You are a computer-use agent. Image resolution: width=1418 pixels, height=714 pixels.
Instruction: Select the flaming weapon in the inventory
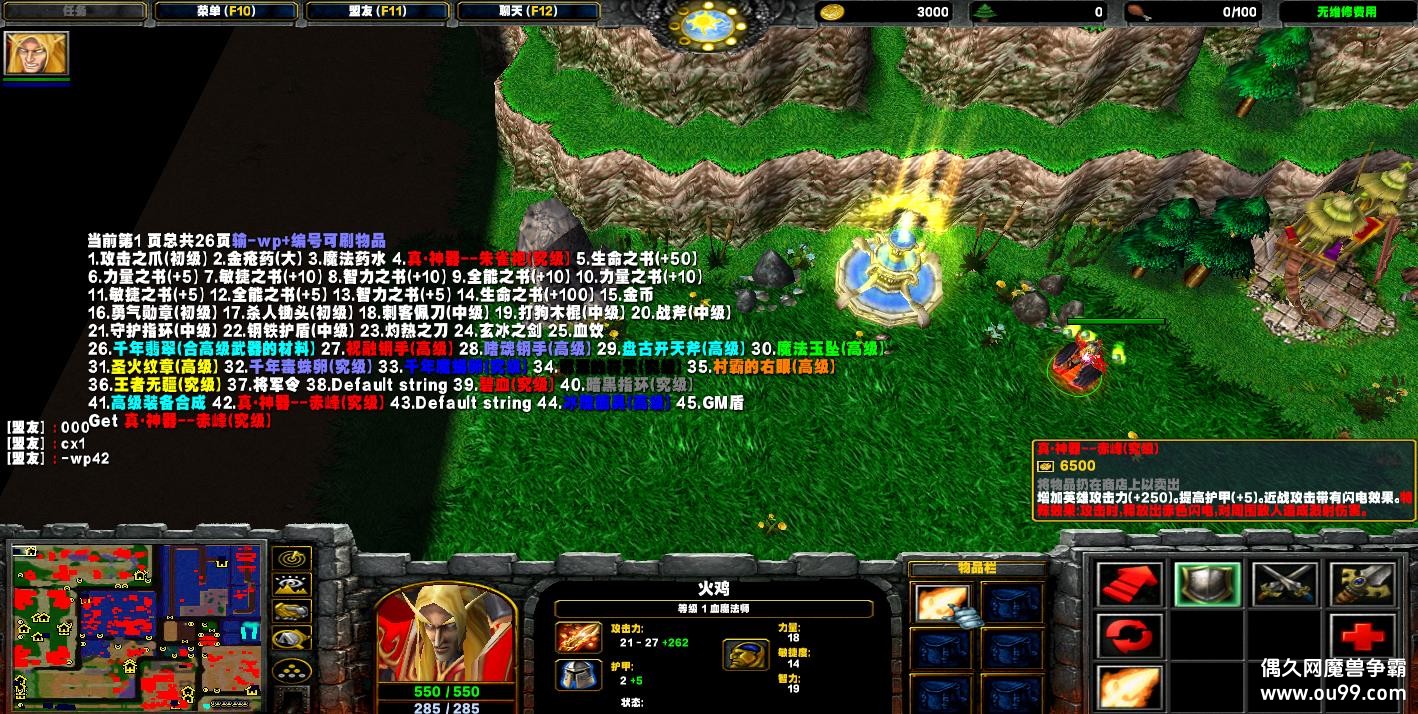click(941, 602)
